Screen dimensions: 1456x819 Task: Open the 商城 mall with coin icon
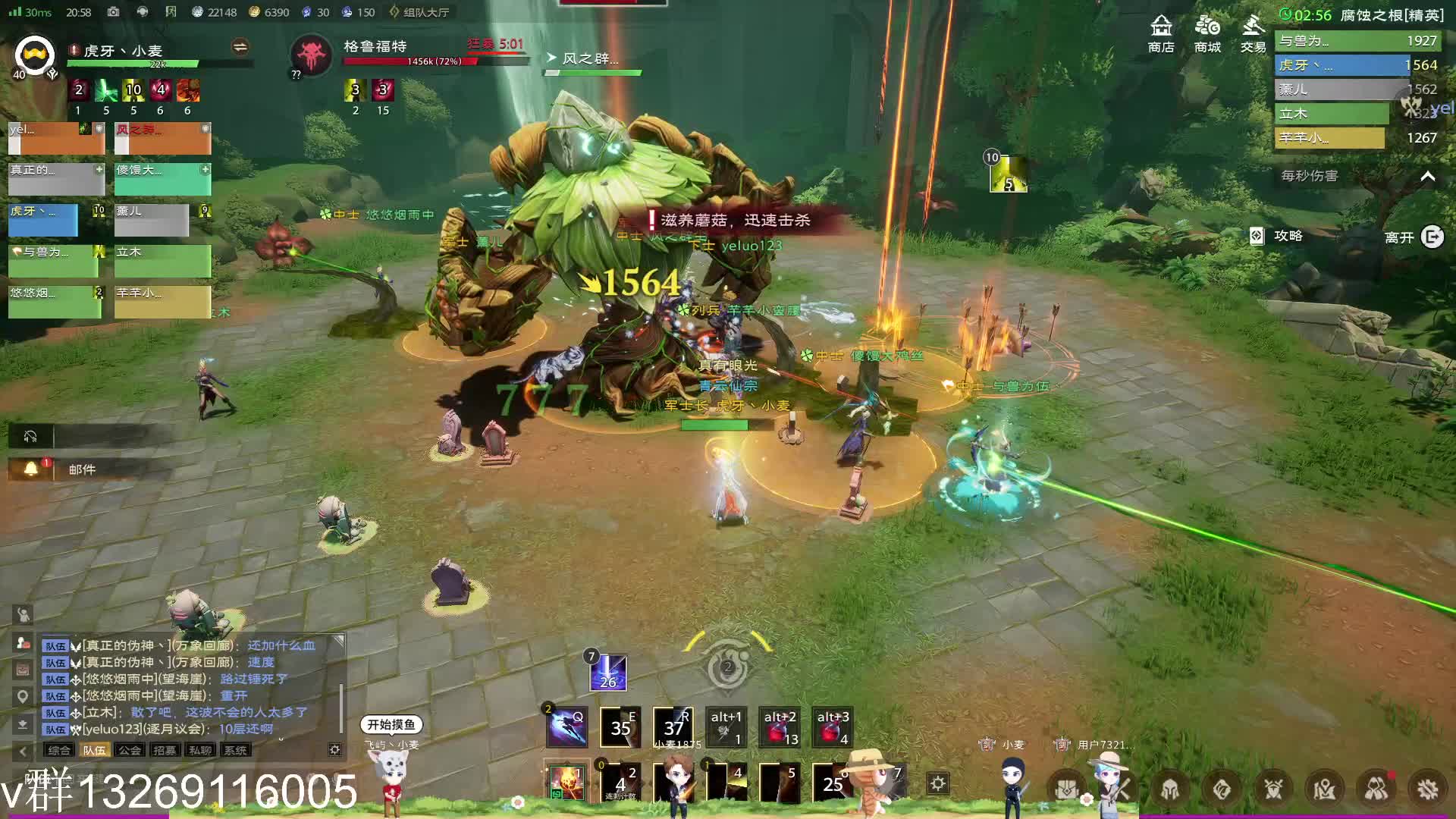1207,33
